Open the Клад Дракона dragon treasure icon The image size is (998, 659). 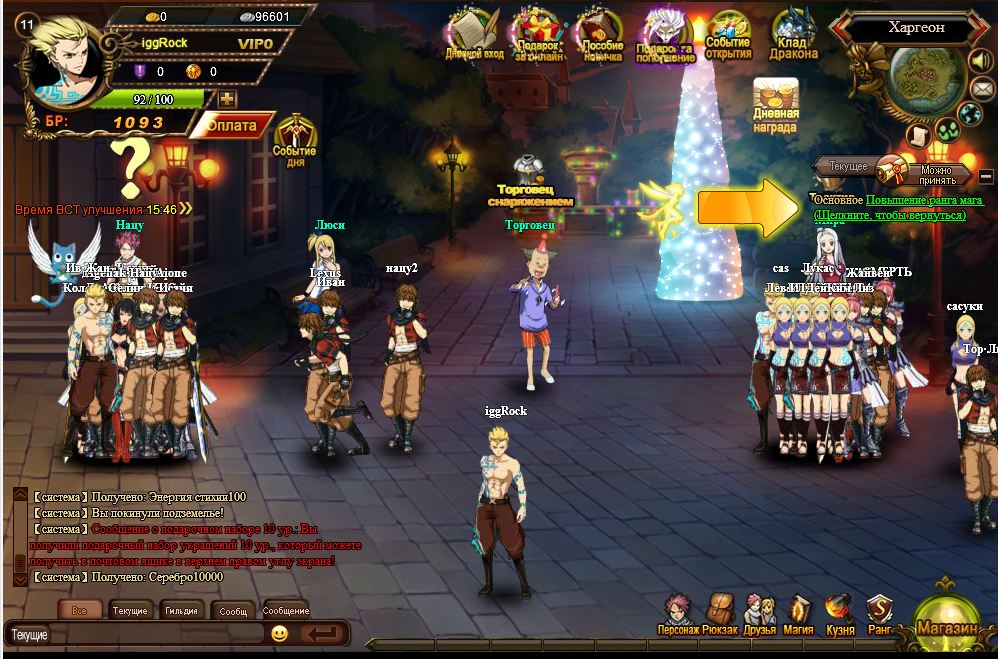point(793,35)
